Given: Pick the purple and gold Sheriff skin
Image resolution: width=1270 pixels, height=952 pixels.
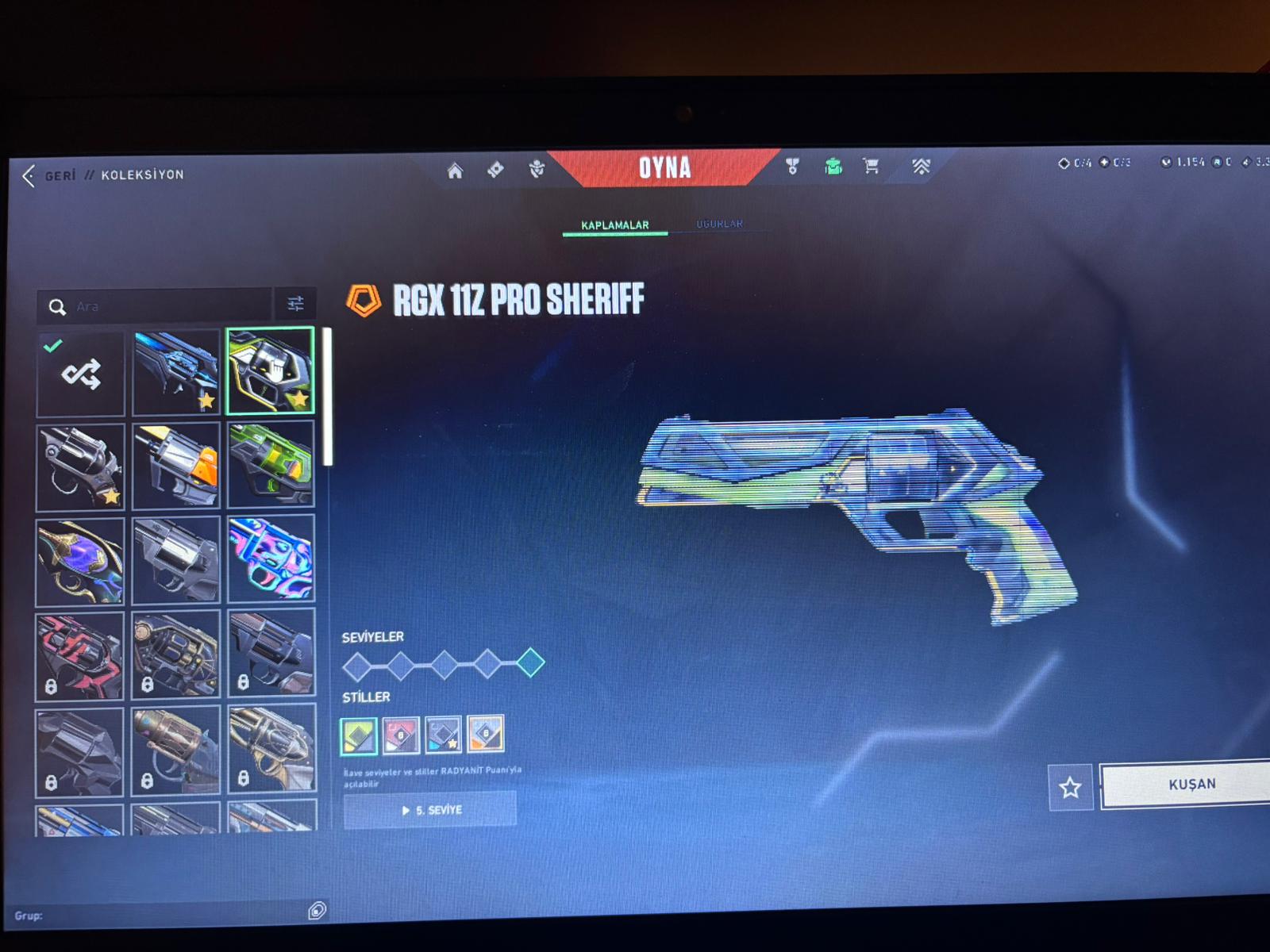Looking at the screenshot, I should (x=80, y=561).
